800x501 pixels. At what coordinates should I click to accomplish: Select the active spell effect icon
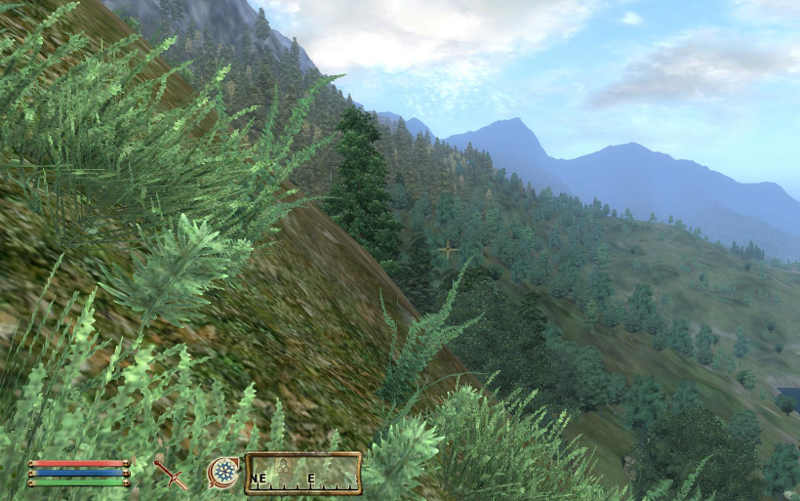tap(223, 472)
